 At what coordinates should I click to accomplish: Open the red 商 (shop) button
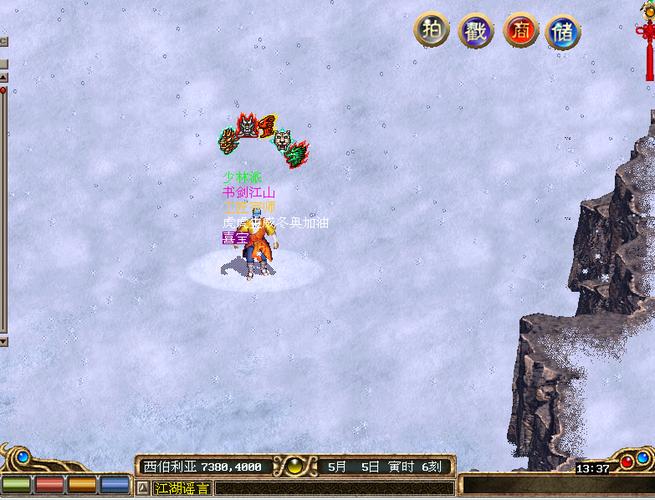coord(520,31)
